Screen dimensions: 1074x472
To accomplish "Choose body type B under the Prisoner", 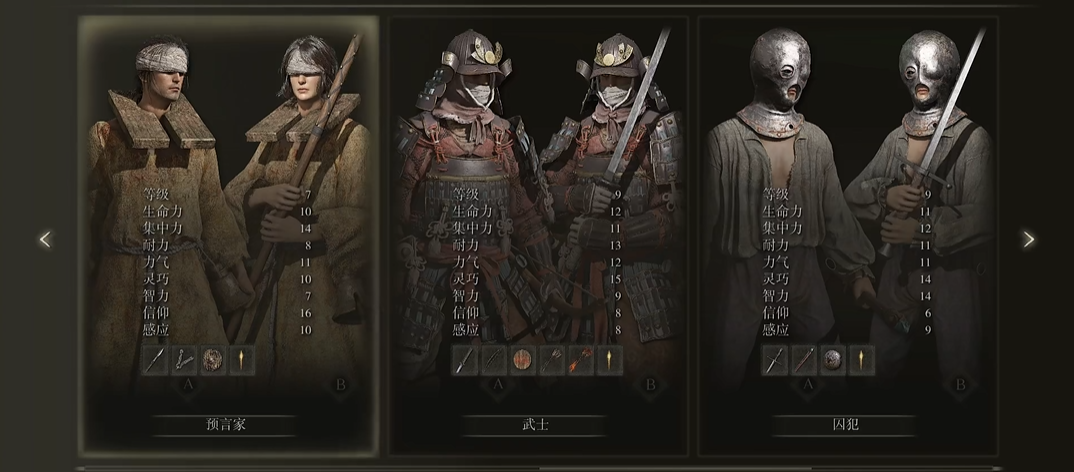I will (x=960, y=385).
